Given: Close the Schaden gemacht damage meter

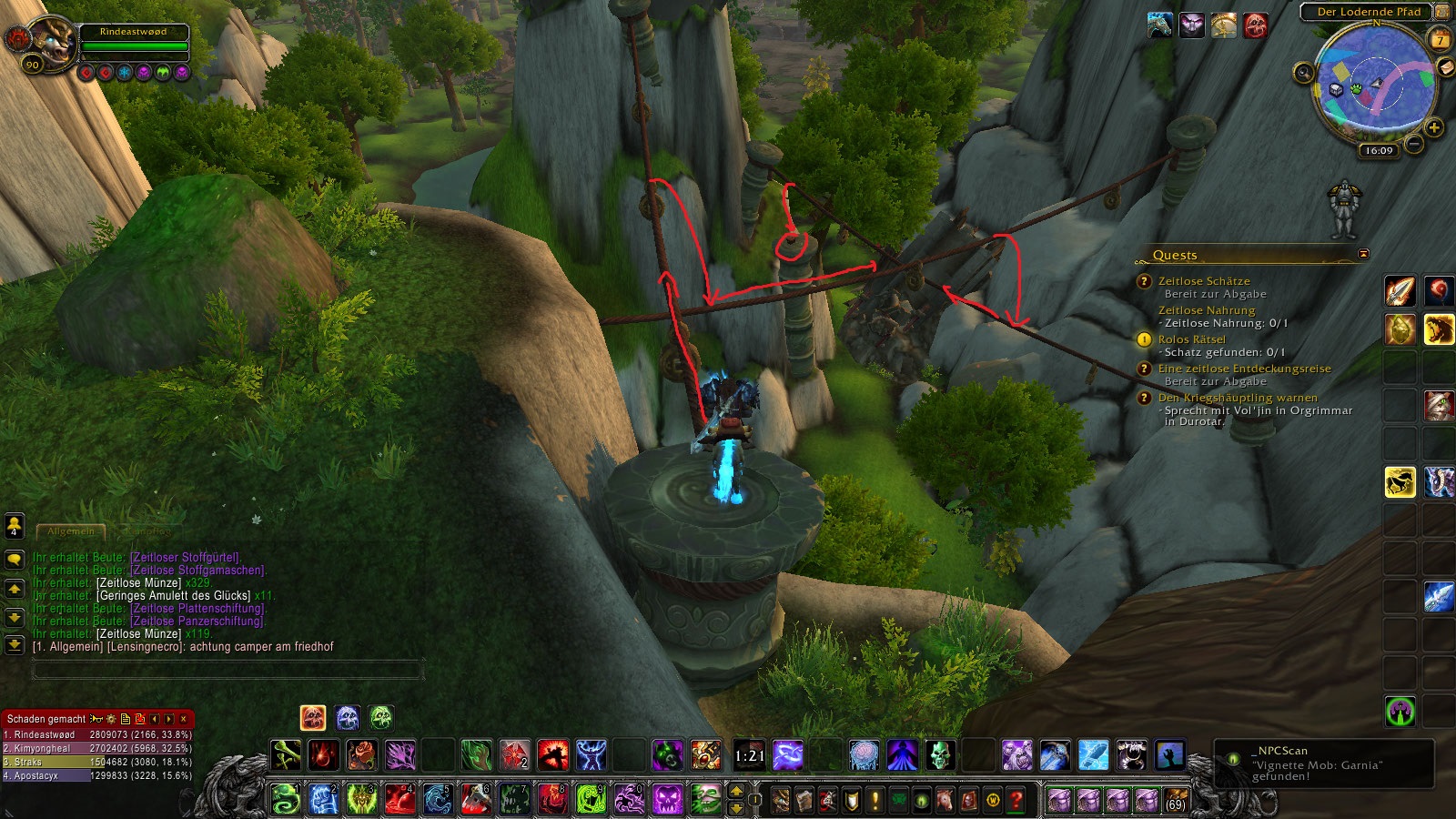Looking at the screenshot, I should click(x=184, y=719).
